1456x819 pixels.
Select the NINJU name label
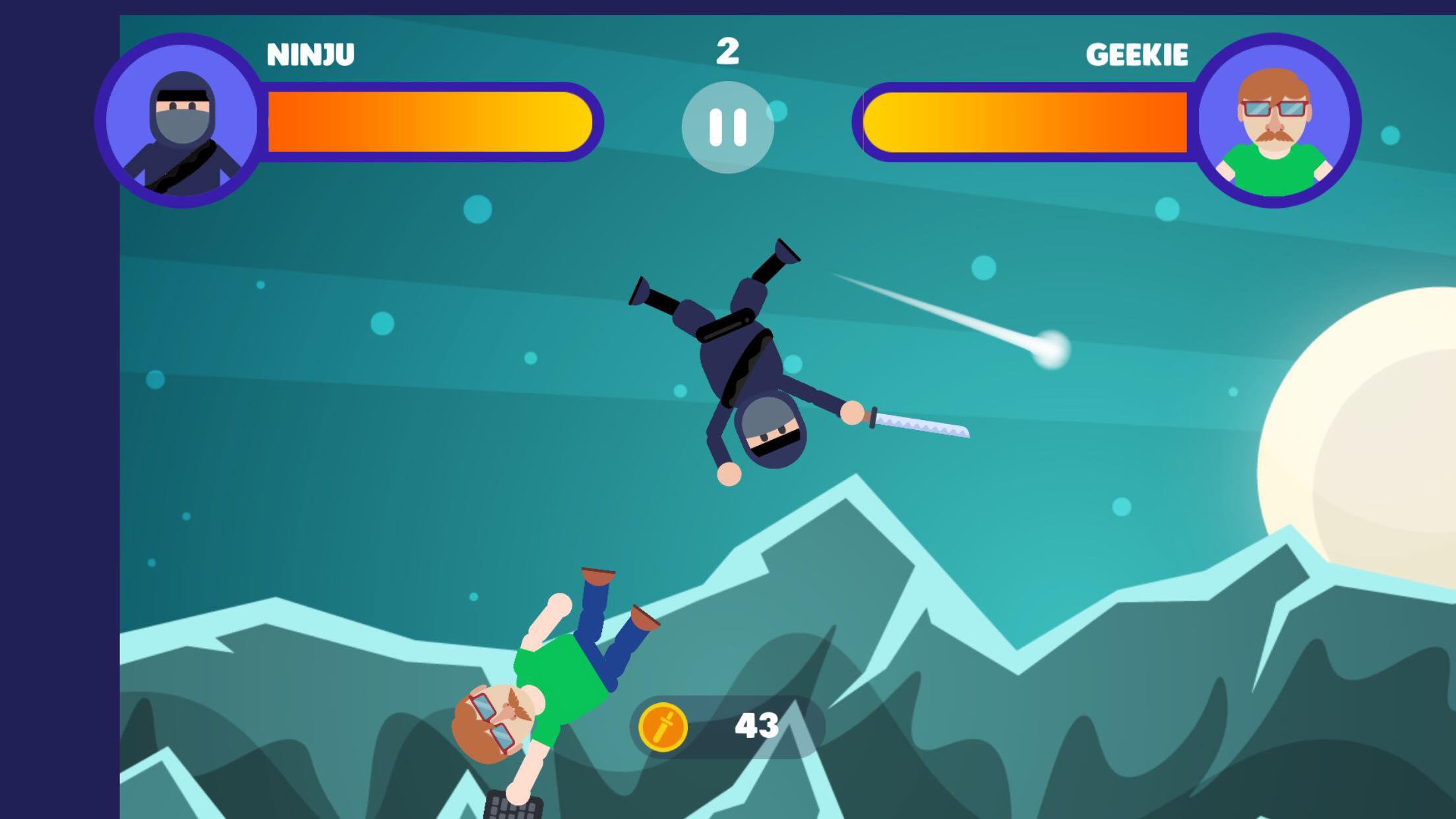coord(310,53)
